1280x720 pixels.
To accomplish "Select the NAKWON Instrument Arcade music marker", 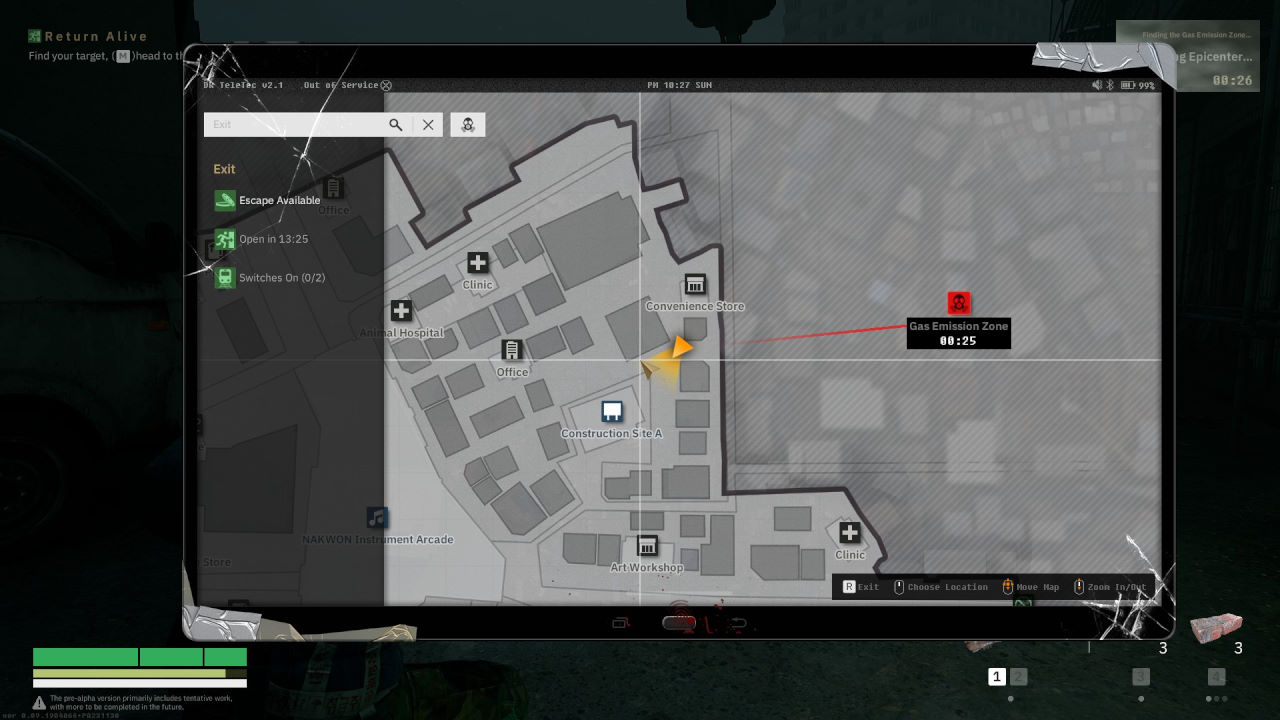I will point(377,517).
